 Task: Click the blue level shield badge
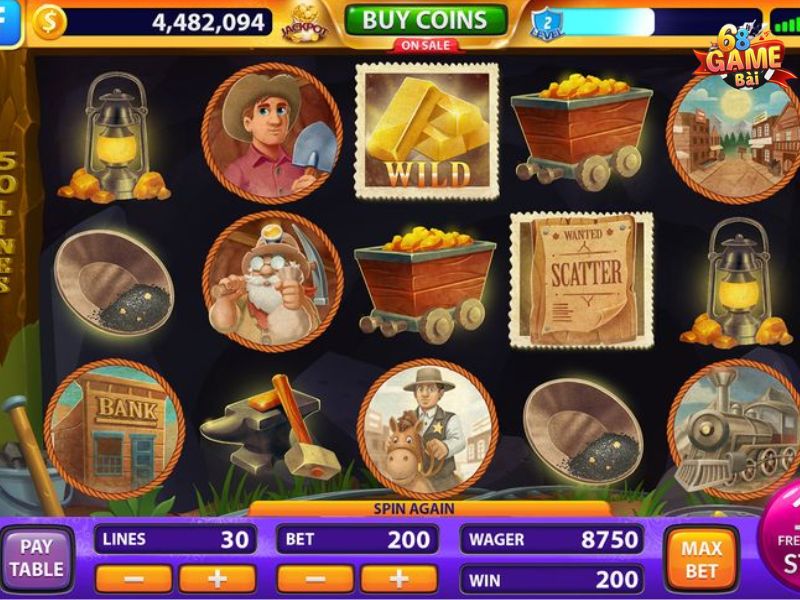[547, 22]
